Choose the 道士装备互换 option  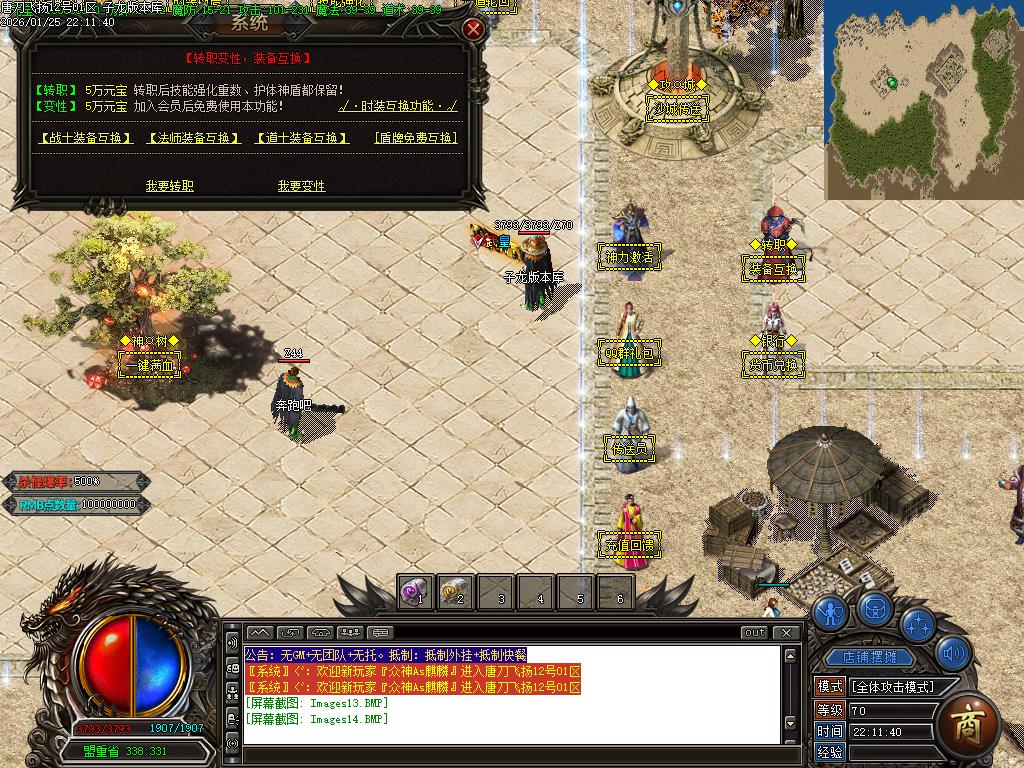coord(302,138)
